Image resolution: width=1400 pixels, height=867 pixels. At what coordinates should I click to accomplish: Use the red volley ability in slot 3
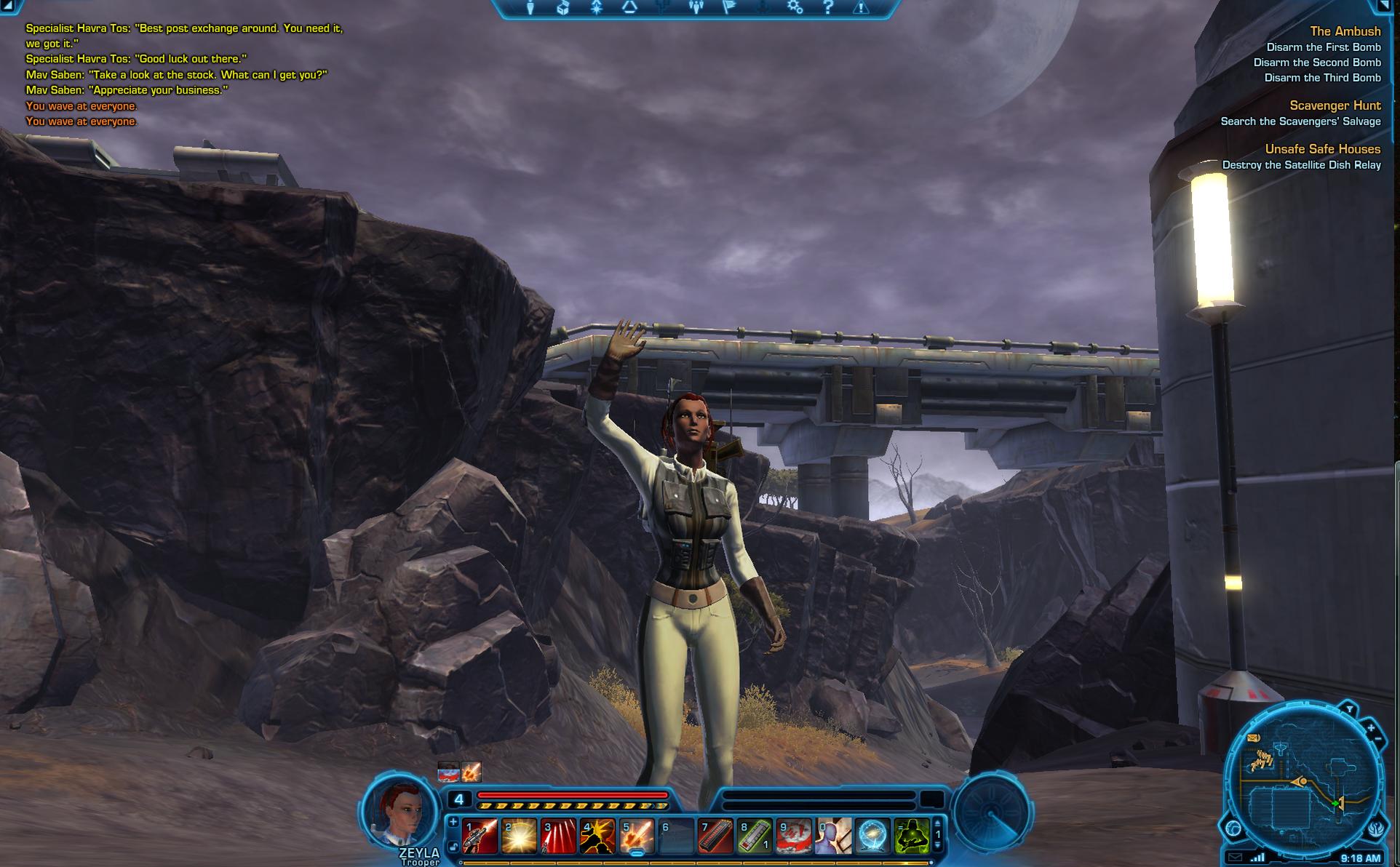click(x=559, y=836)
